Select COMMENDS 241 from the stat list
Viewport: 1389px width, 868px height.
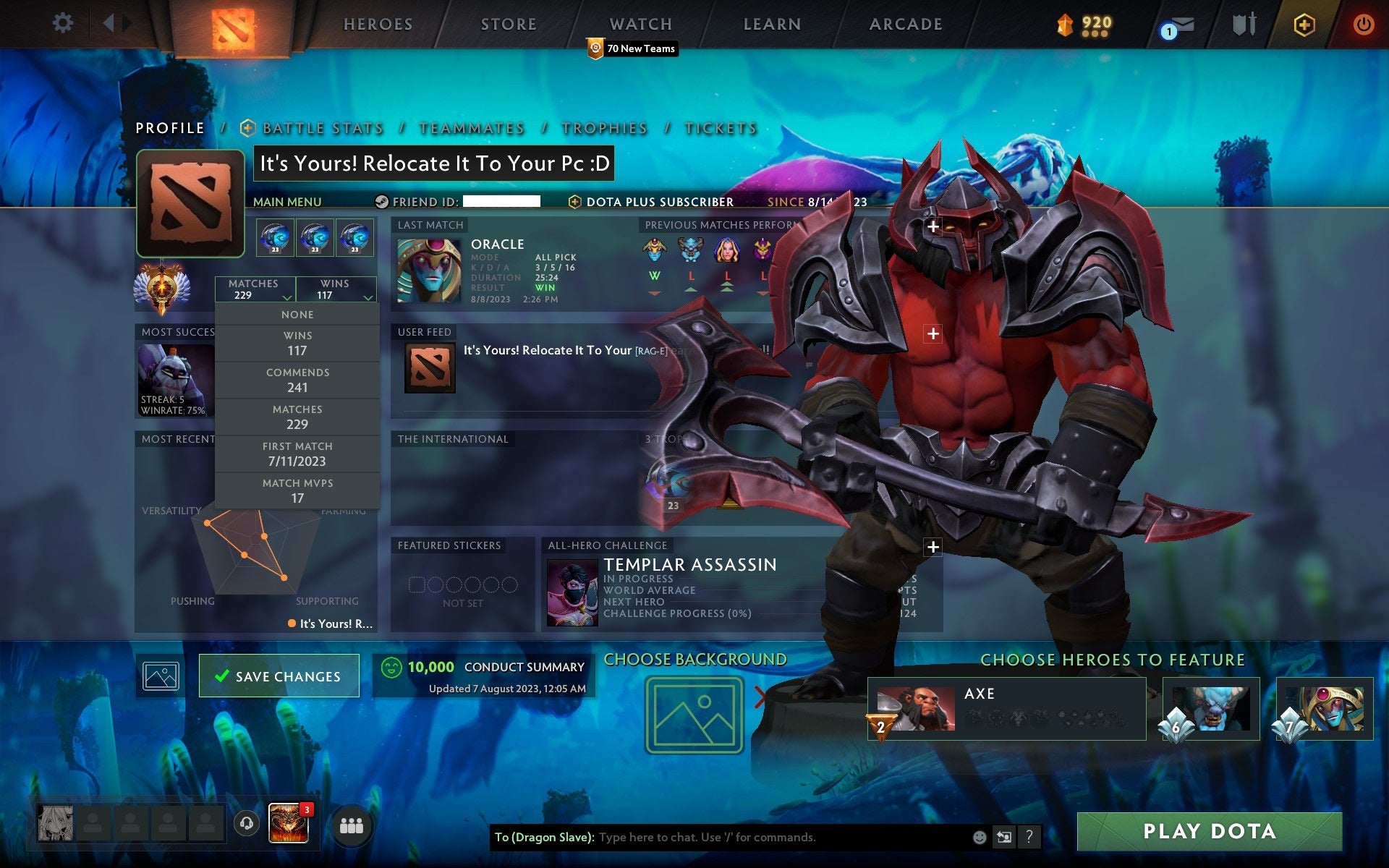click(298, 380)
